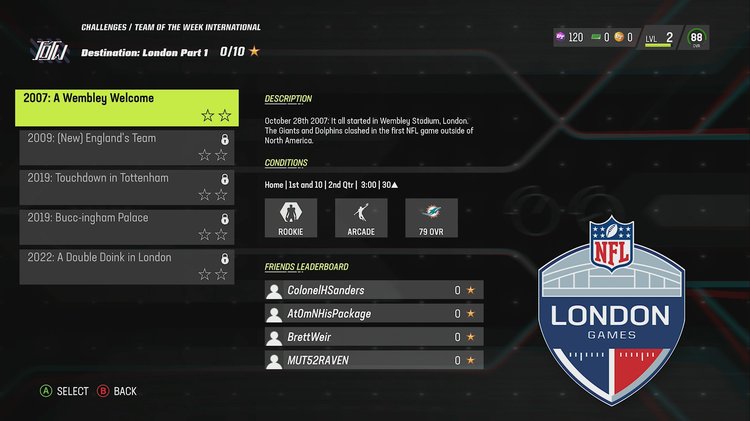The width and height of the screenshot is (750, 421).
Task: Select the AtOmNHisPackage leaderboard row
Action: tap(374, 313)
